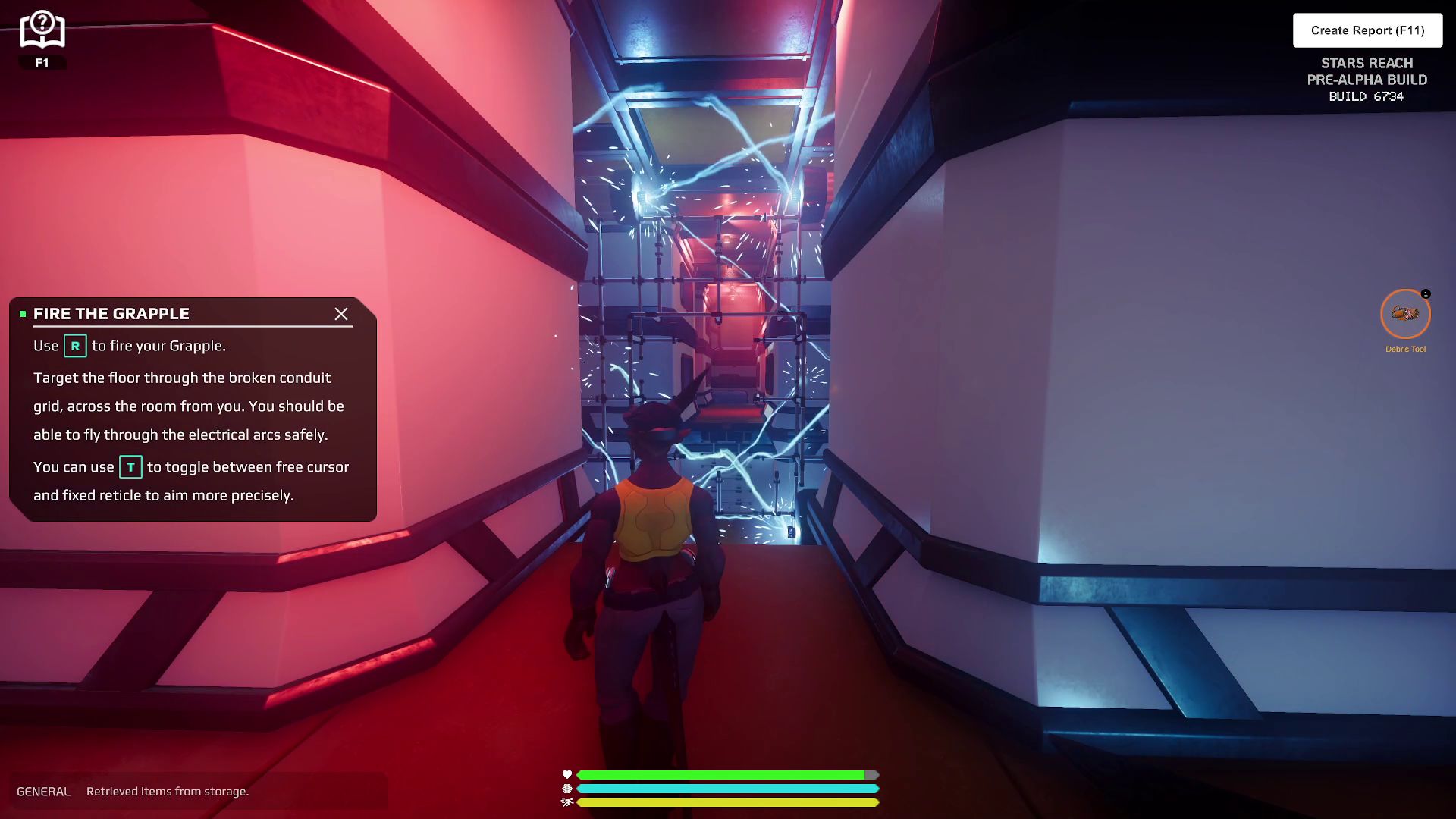Screen dimensions: 1456x819
Task: Select the Debris Tool slot
Action: pos(1405,314)
